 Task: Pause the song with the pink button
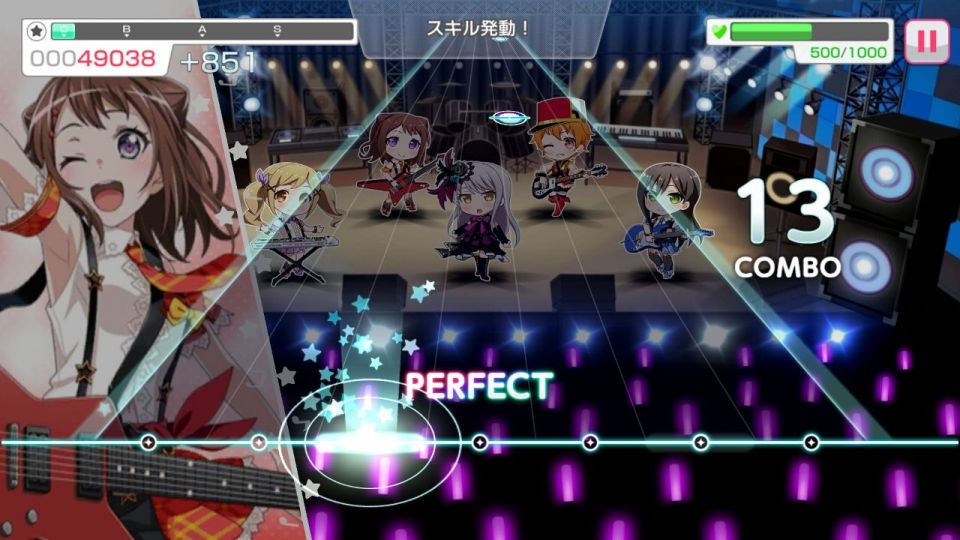pos(927,41)
